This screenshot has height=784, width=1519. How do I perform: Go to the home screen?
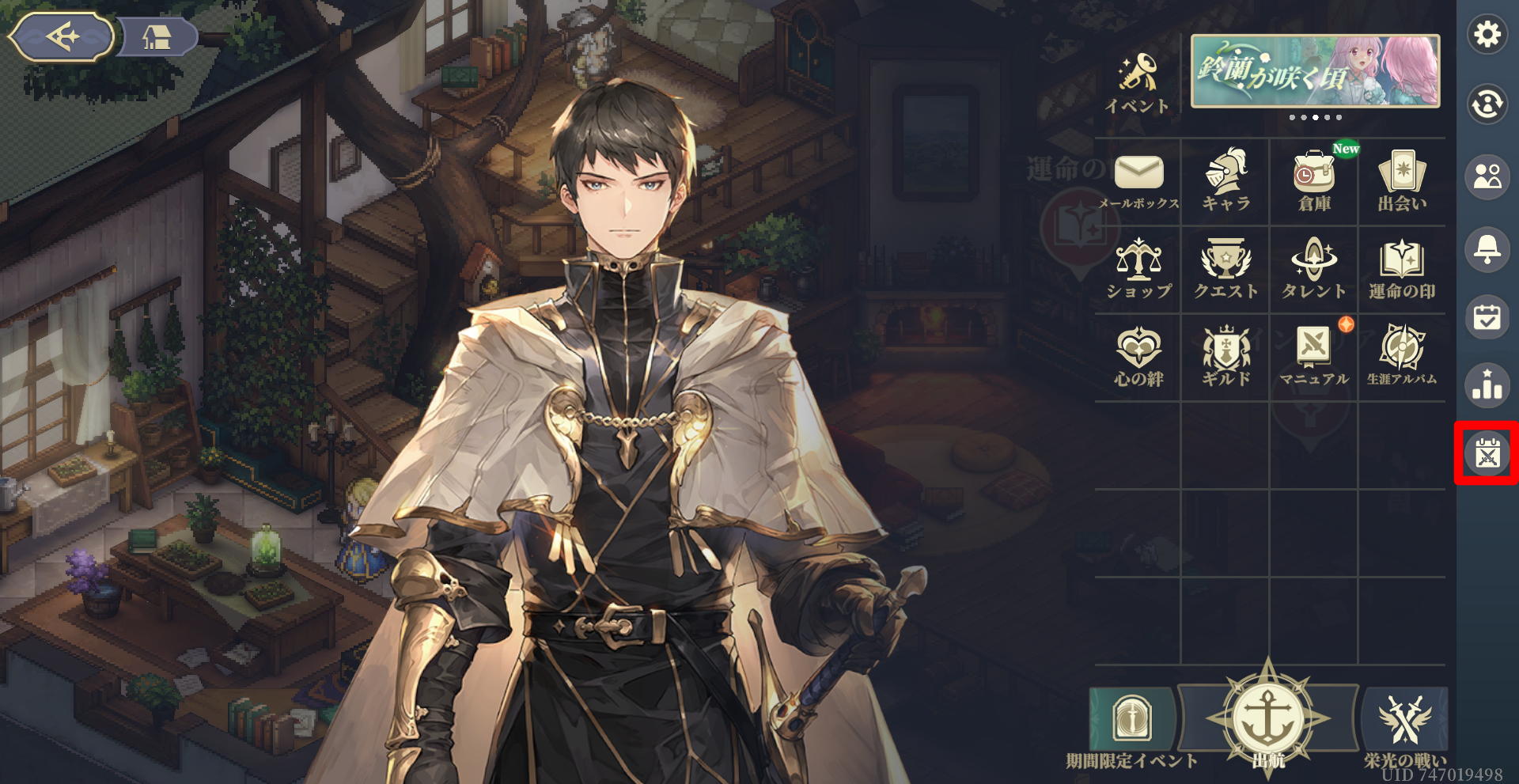coord(157,37)
